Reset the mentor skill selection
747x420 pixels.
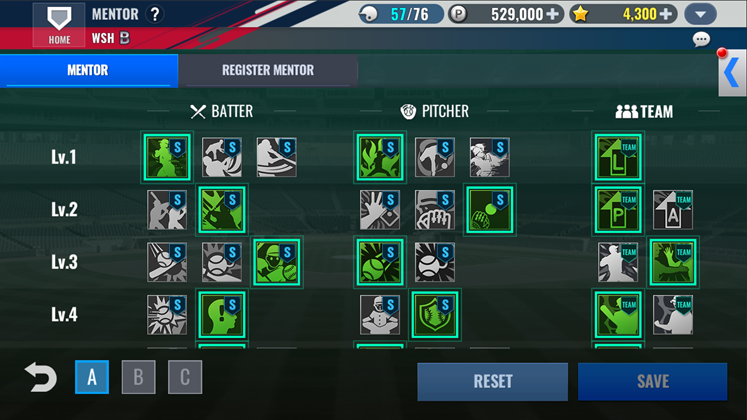pyautogui.click(x=492, y=381)
